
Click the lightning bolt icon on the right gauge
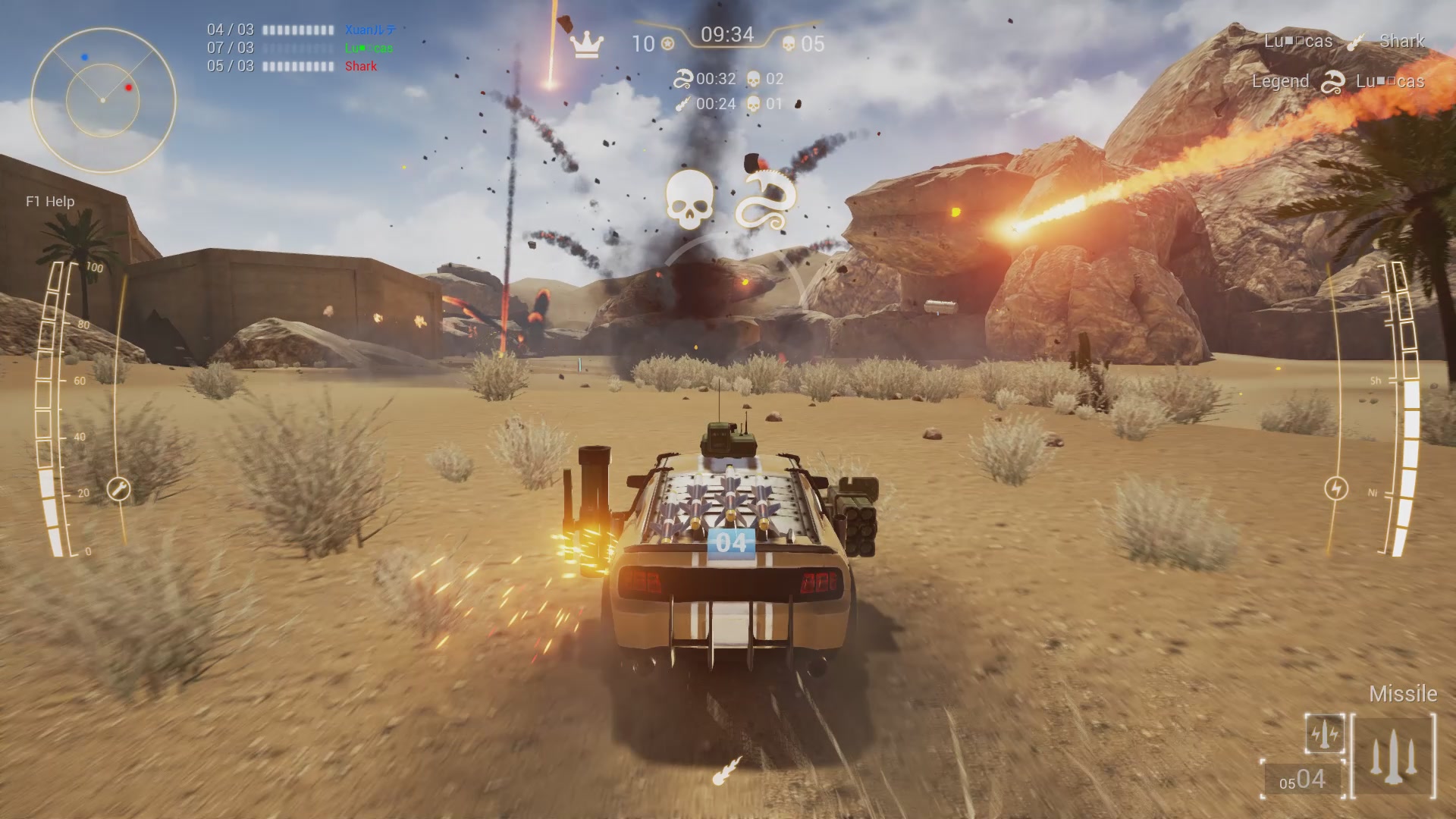[x=1335, y=489]
